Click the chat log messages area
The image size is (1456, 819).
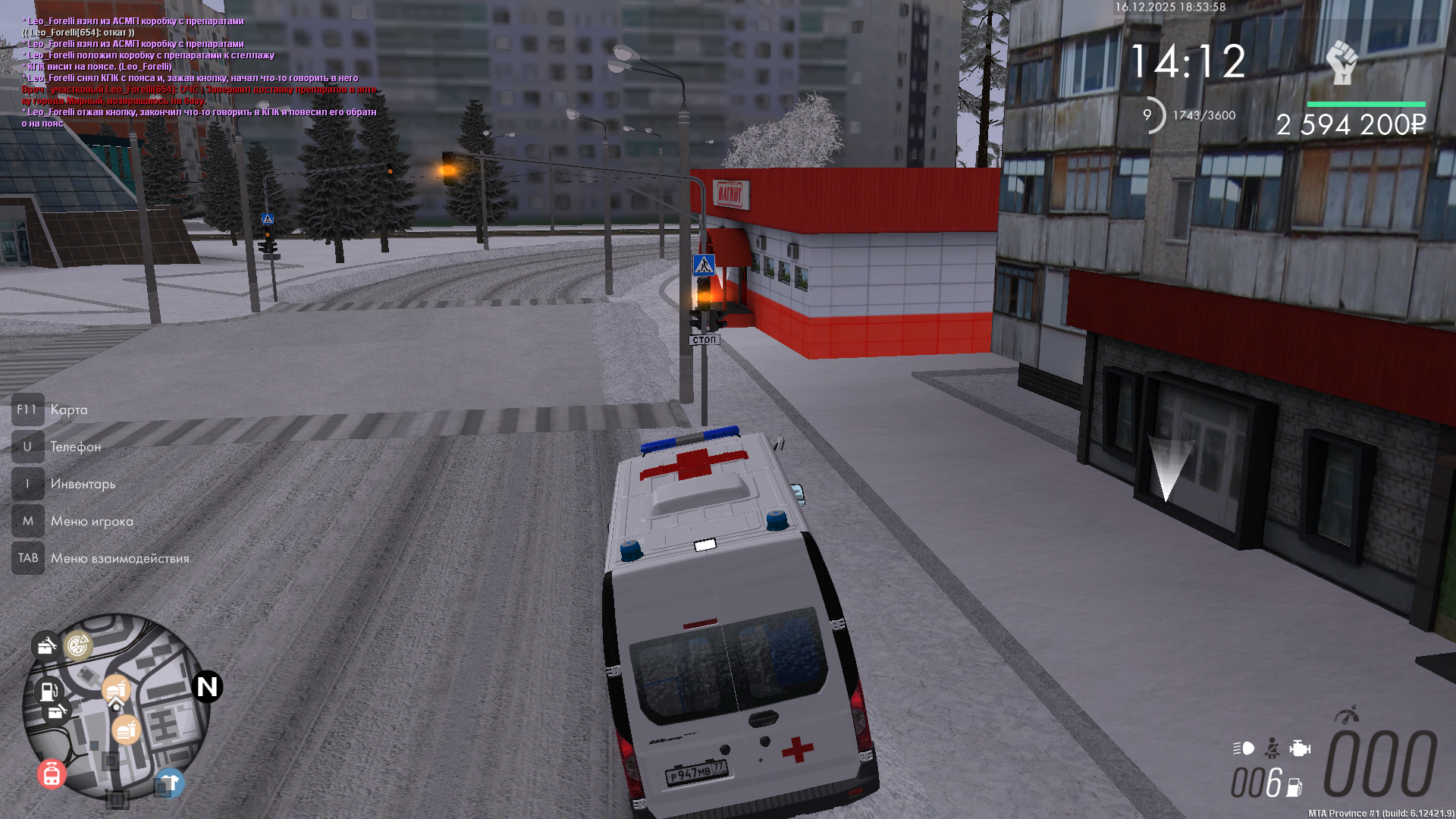point(199,72)
